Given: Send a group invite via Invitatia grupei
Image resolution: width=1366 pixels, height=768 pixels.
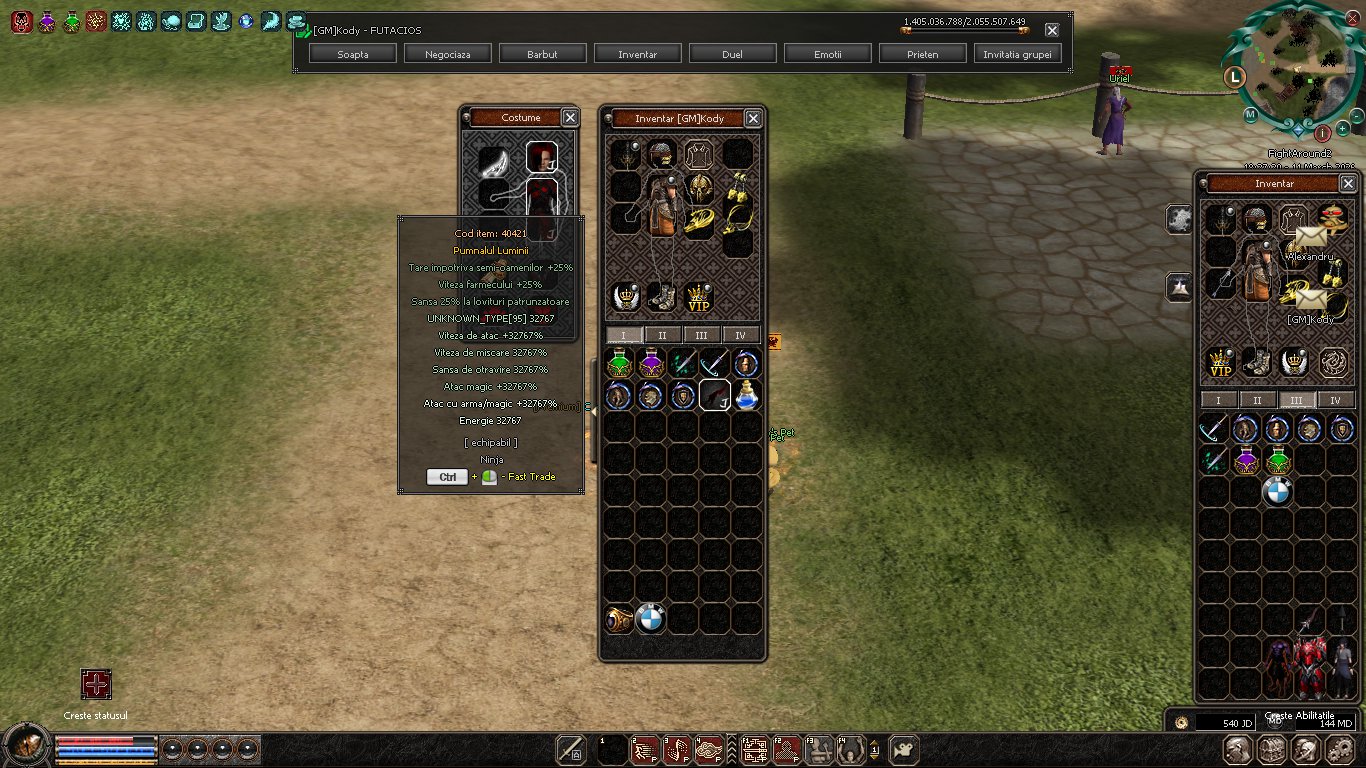Looking at the screenshot, I should 1017,54.
